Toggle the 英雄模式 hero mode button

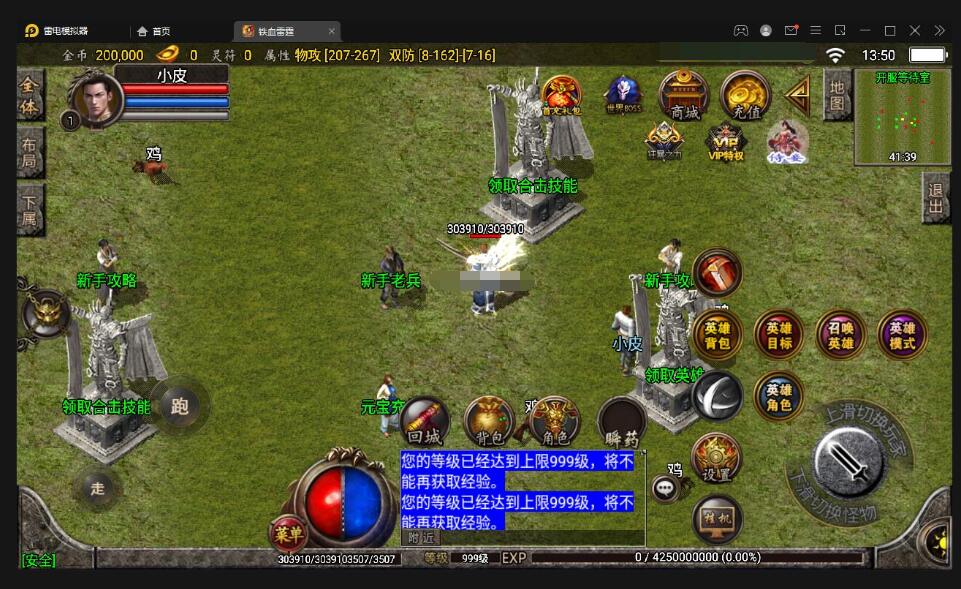[x=902, y=335]
